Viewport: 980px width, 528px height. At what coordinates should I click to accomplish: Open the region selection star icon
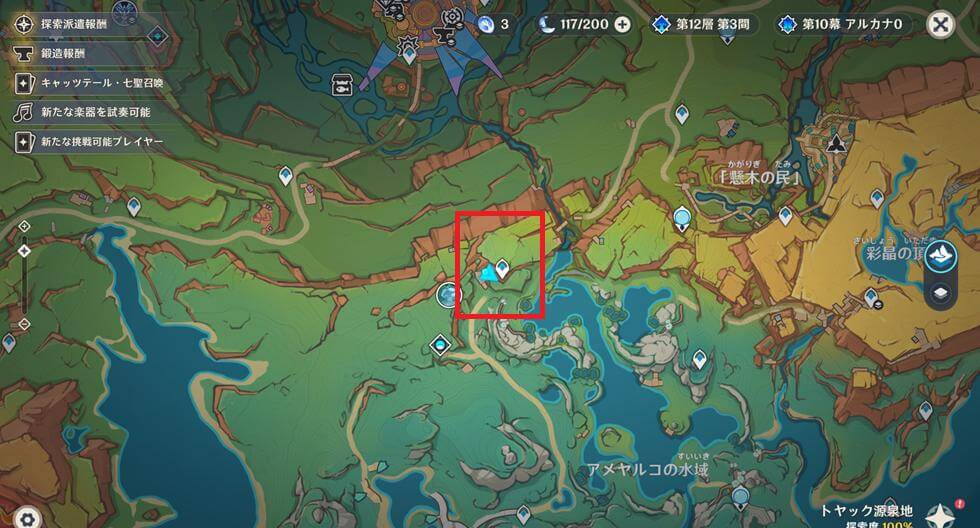pyautogui.click(x=939, y=514)
